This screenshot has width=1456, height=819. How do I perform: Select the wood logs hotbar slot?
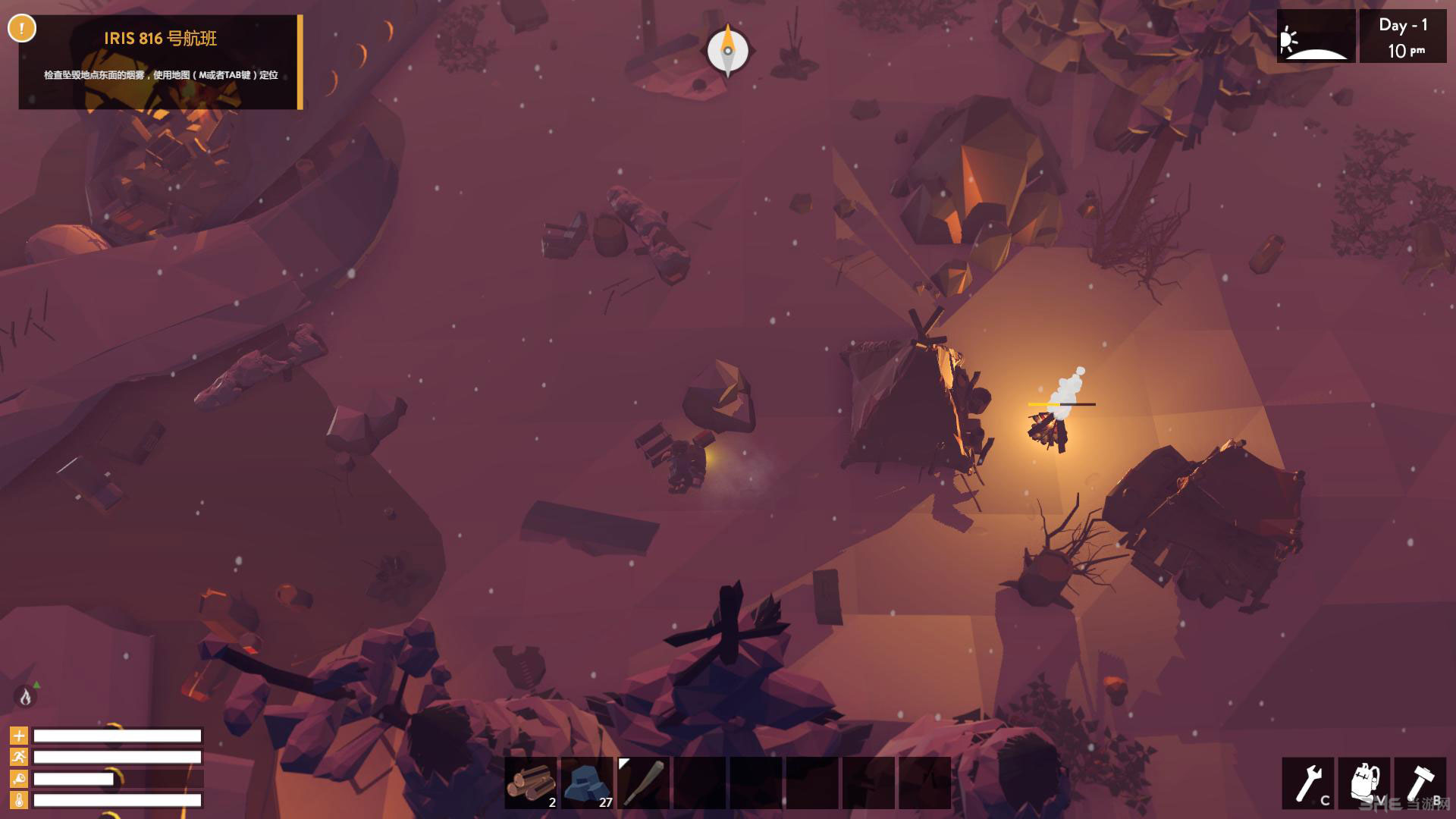531,783
